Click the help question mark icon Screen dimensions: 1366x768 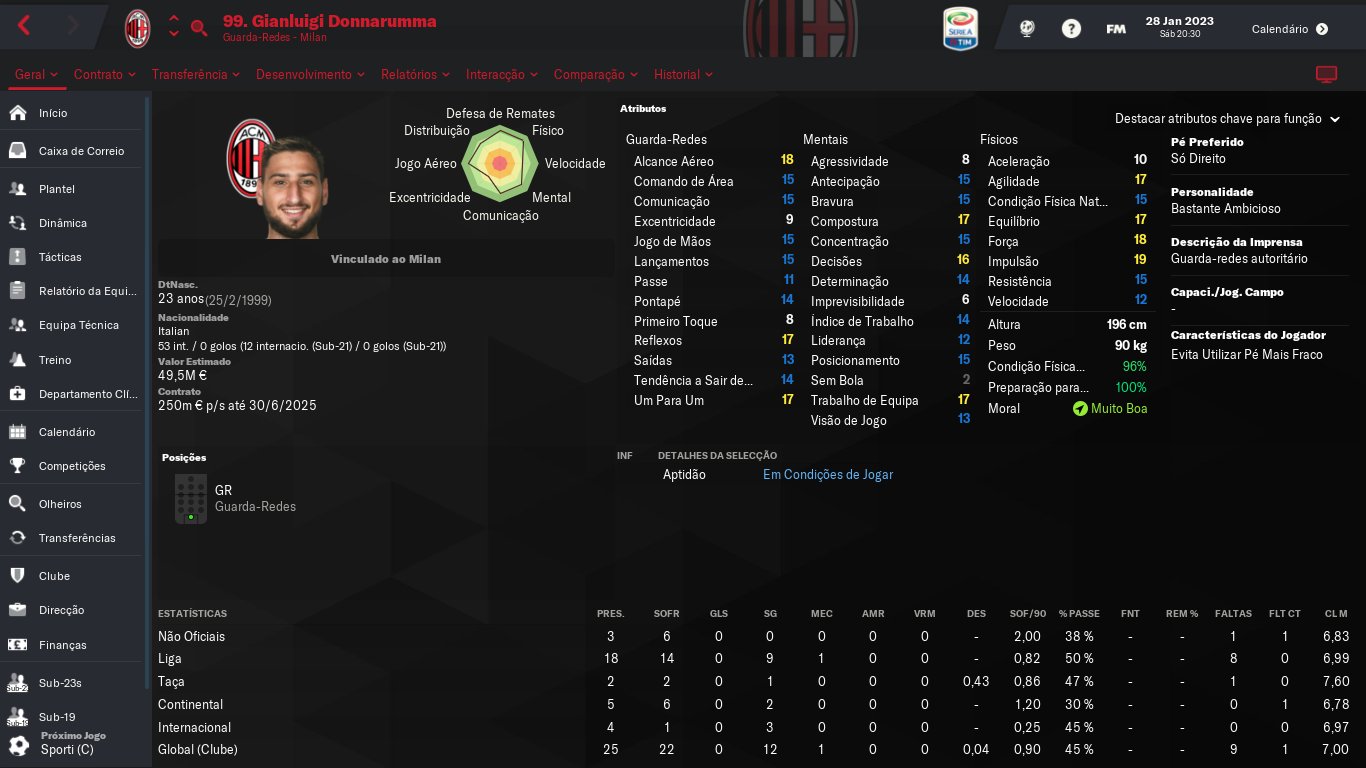point(1071,29)
